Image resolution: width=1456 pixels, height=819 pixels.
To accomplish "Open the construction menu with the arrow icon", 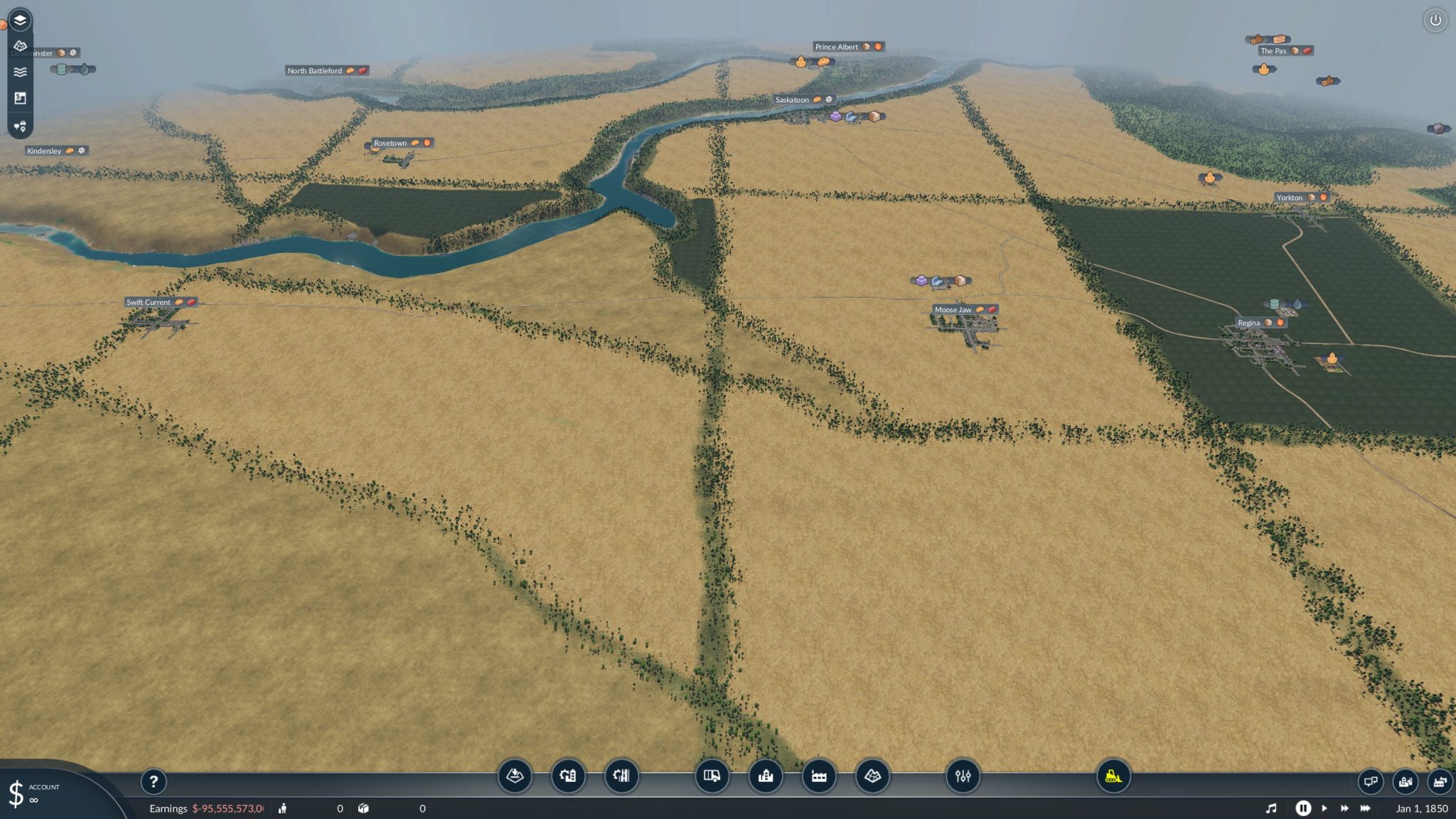I will pyautogui.click(x=516, y=777).
